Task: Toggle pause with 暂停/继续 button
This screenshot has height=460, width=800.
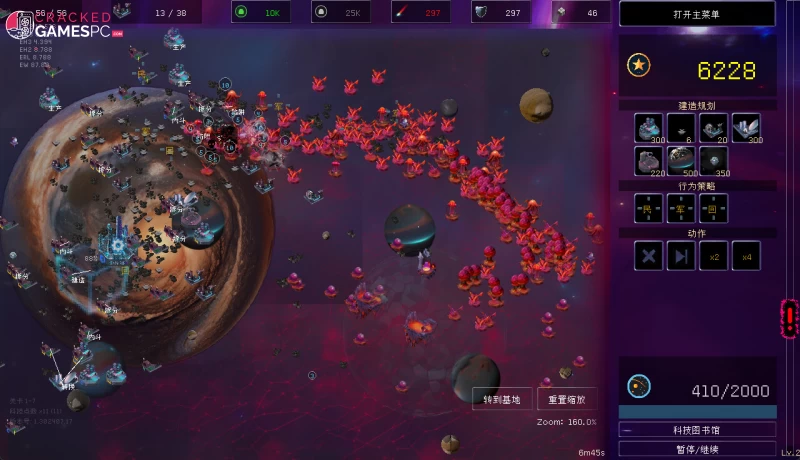Action: pyautogui.click(x=697, y=449)
